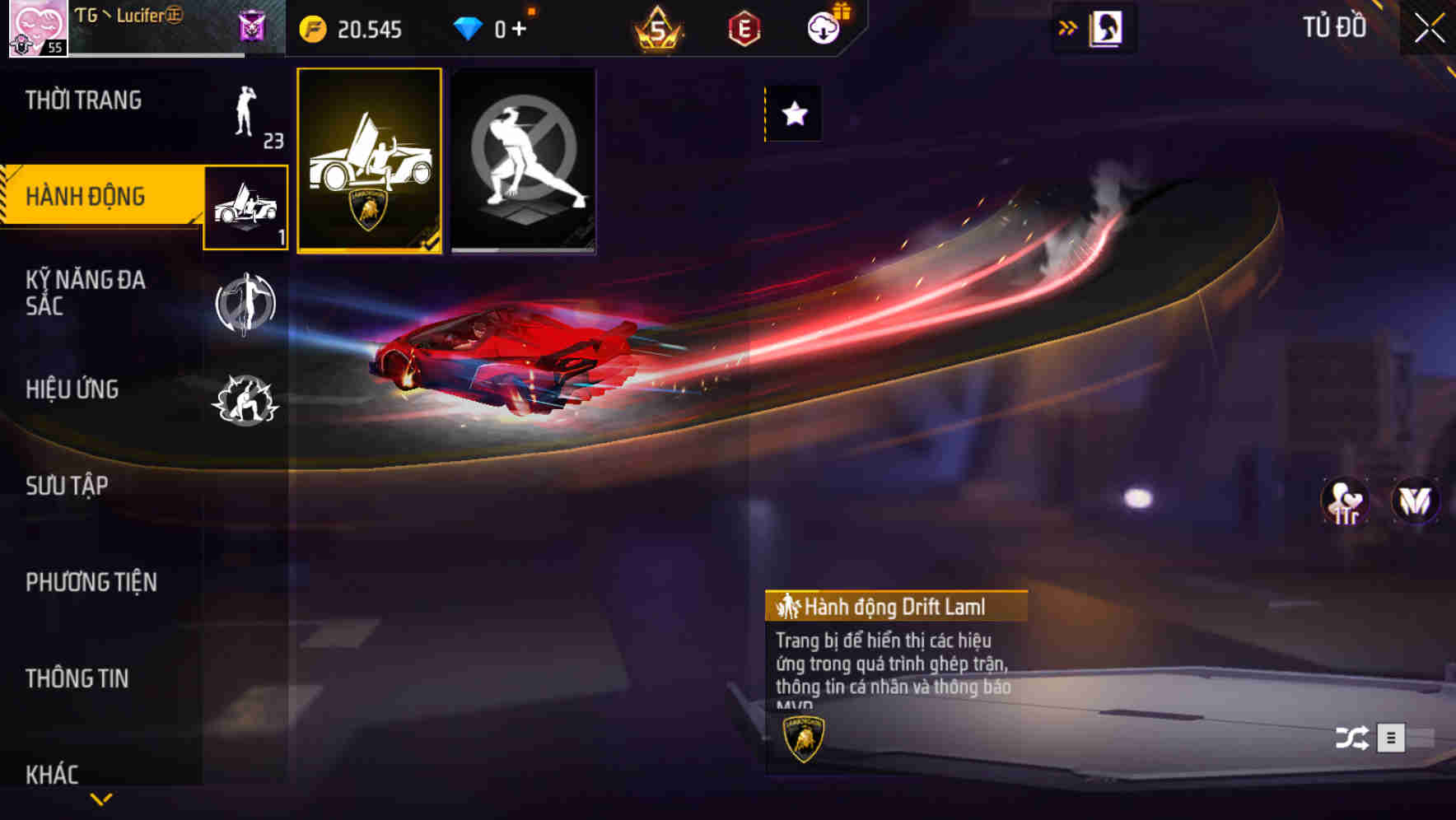Click the multicolor skill skydiver icon
1456x820 pixels.
pos(245,305)
